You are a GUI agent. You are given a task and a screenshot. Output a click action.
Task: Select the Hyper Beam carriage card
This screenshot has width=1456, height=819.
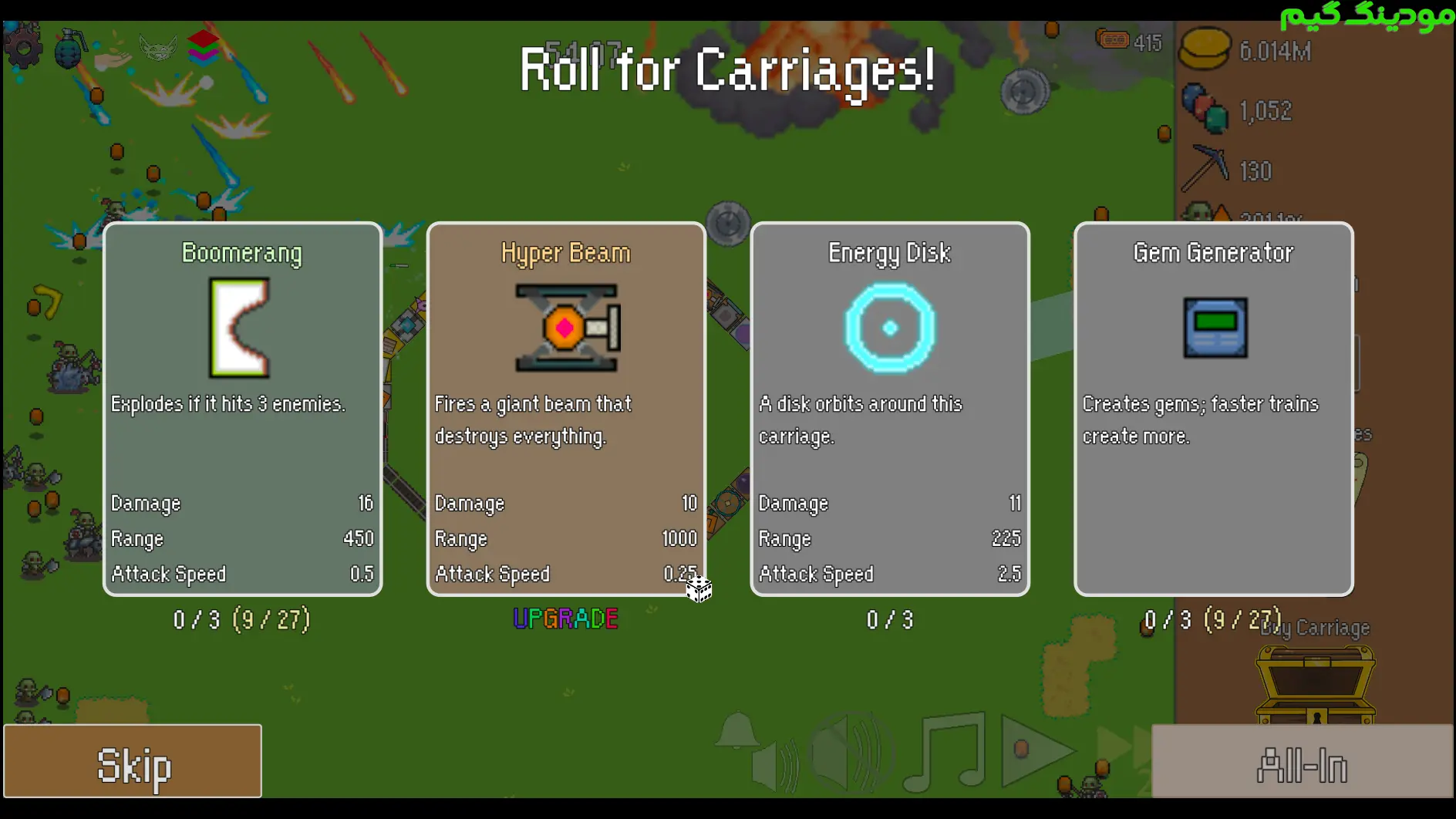[566, 409]
